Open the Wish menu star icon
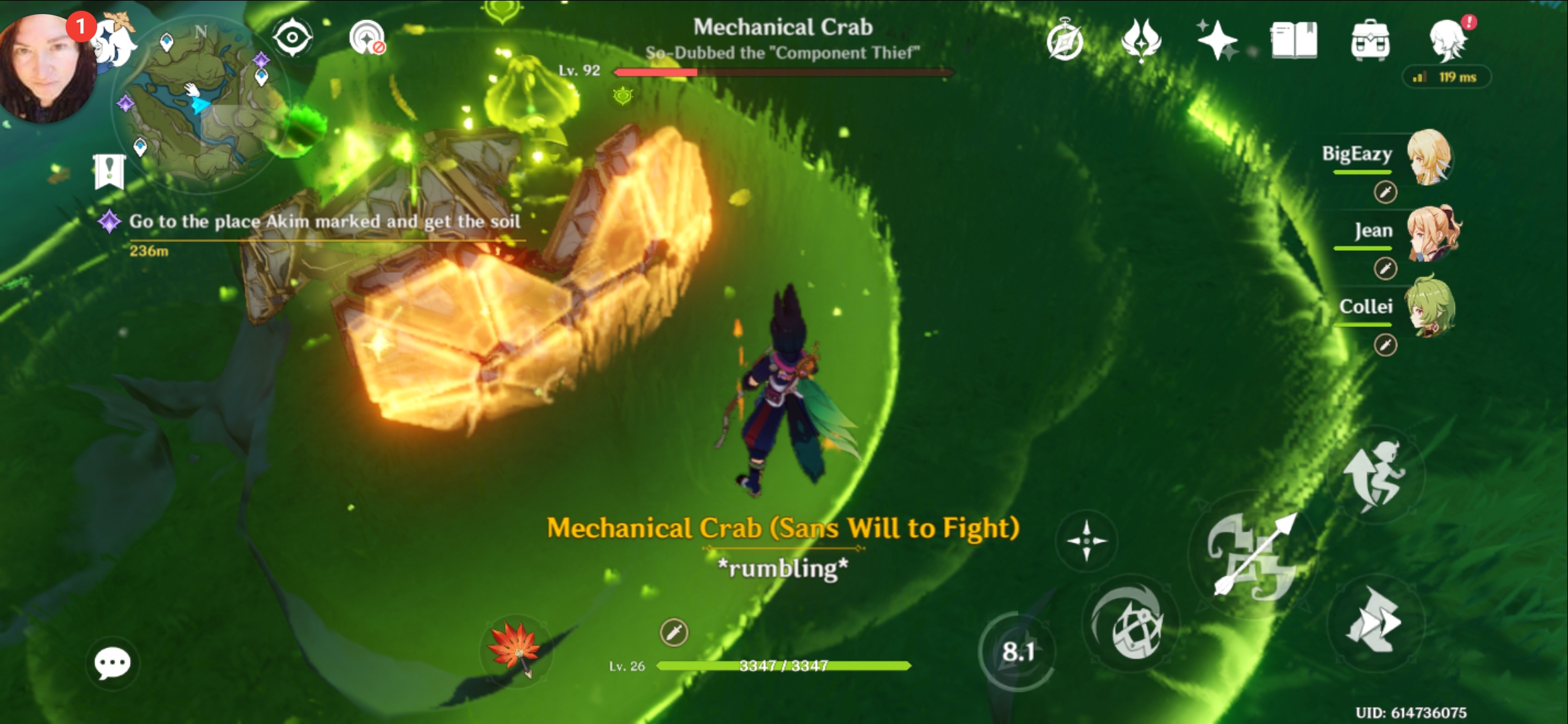 coord(1220,40)
